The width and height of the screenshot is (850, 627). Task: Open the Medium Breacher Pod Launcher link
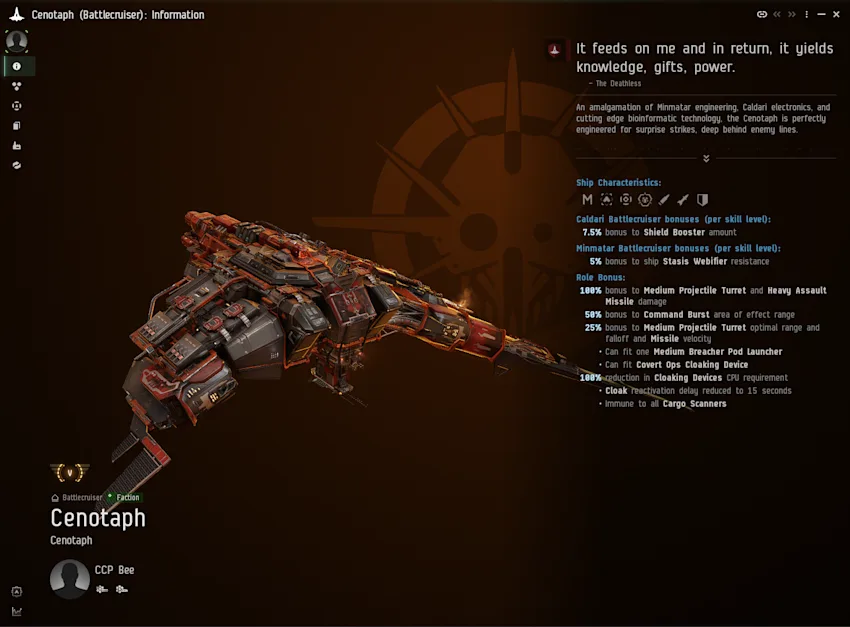pyautogui.click(x=717, y=352)
